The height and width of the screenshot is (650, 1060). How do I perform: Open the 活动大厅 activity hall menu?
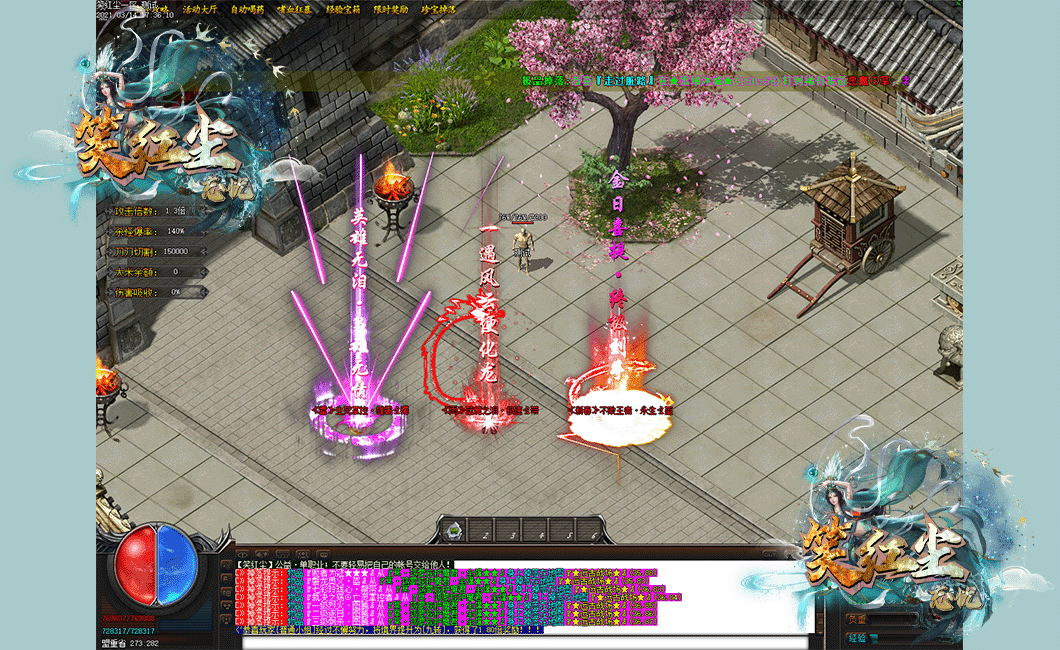coord(200,9)
